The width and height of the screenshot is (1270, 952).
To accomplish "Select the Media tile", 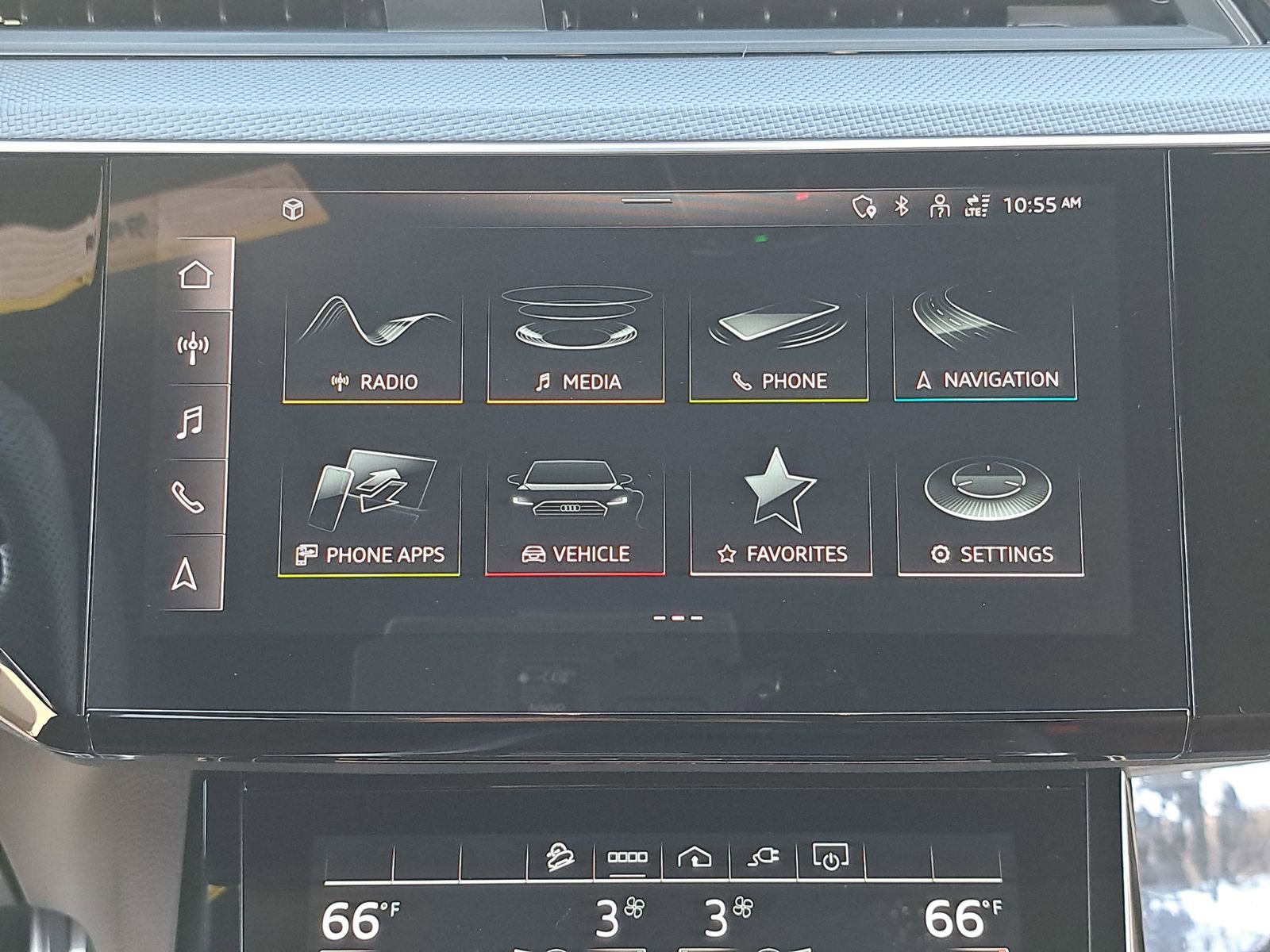I will tap(576, 347).
